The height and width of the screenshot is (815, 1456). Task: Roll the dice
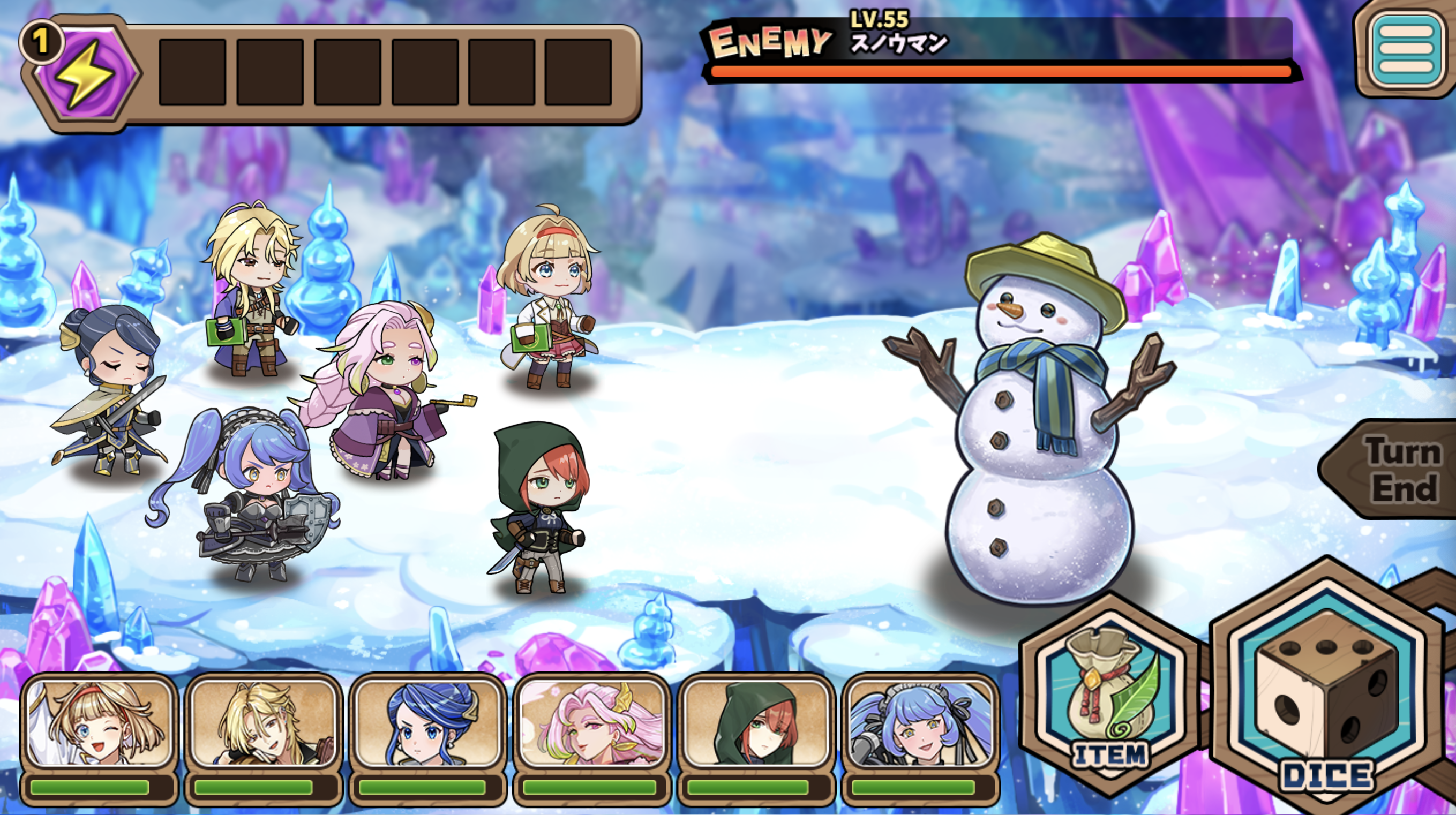1326,701
